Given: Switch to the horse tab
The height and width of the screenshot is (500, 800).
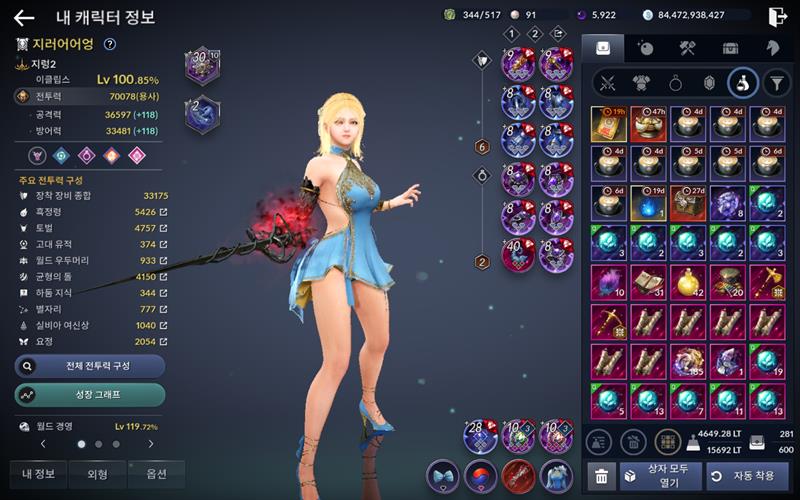Looking at the screenshot, I should tap(773, 47).
